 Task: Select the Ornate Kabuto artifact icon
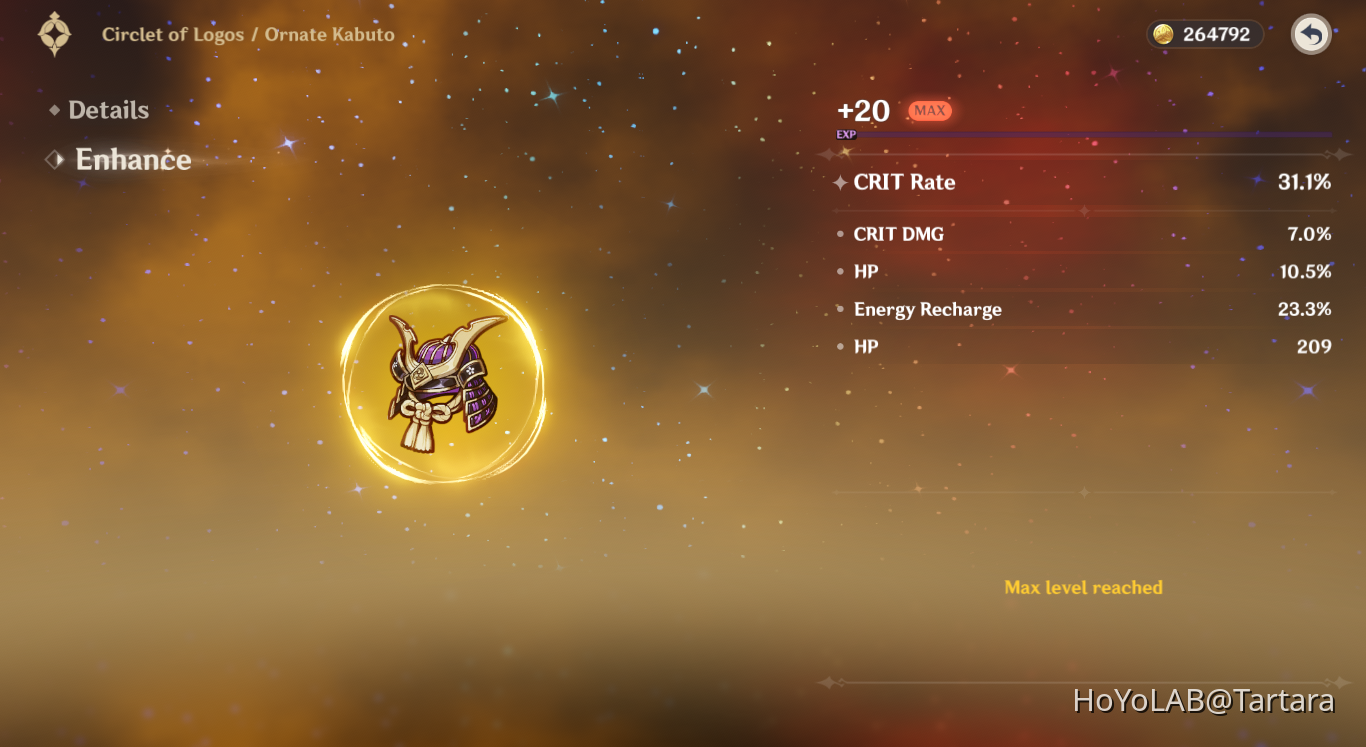pyautogui.click(x=444, y=383)
